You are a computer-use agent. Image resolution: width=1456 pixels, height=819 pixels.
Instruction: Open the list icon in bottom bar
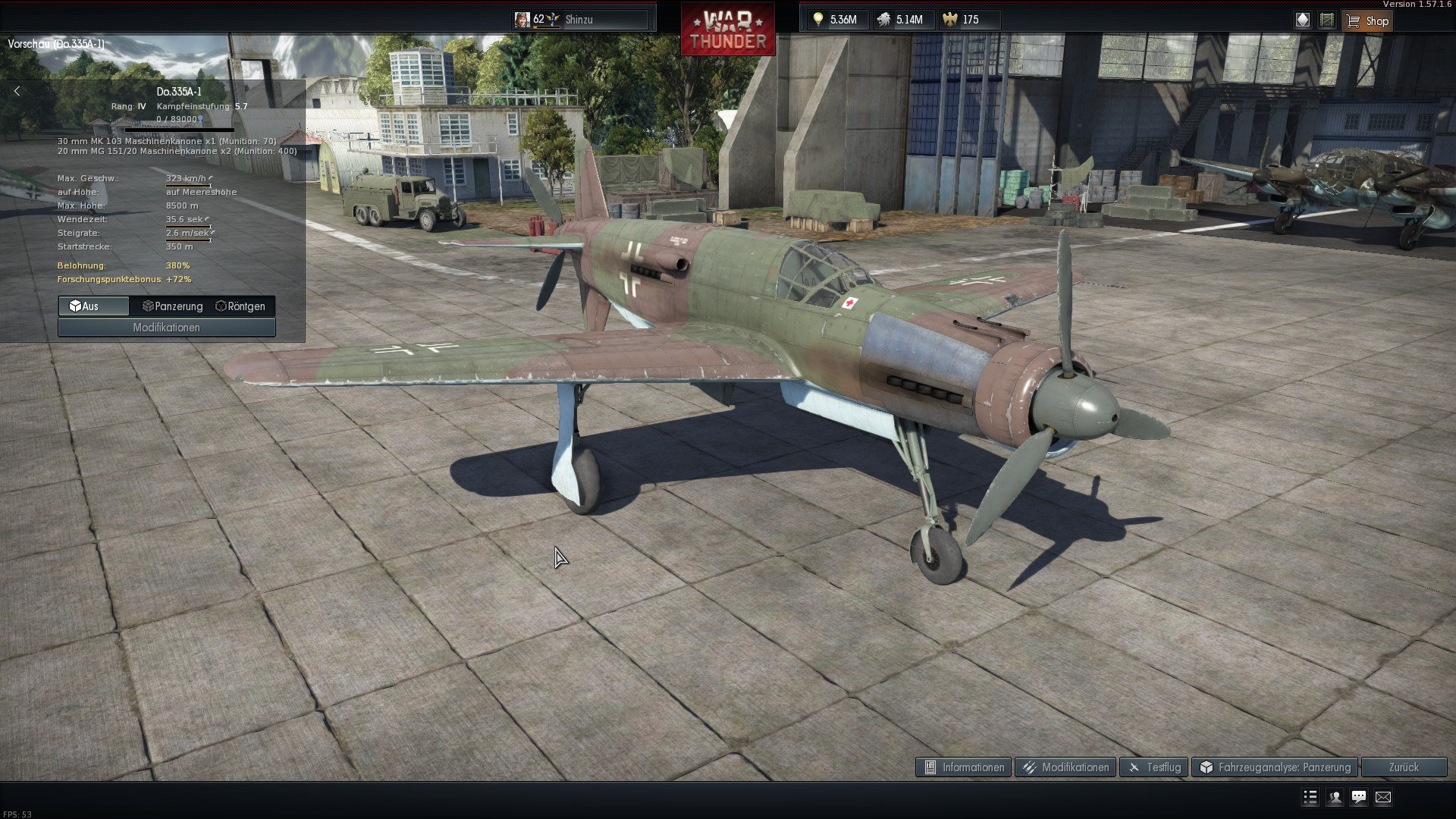1310,797
